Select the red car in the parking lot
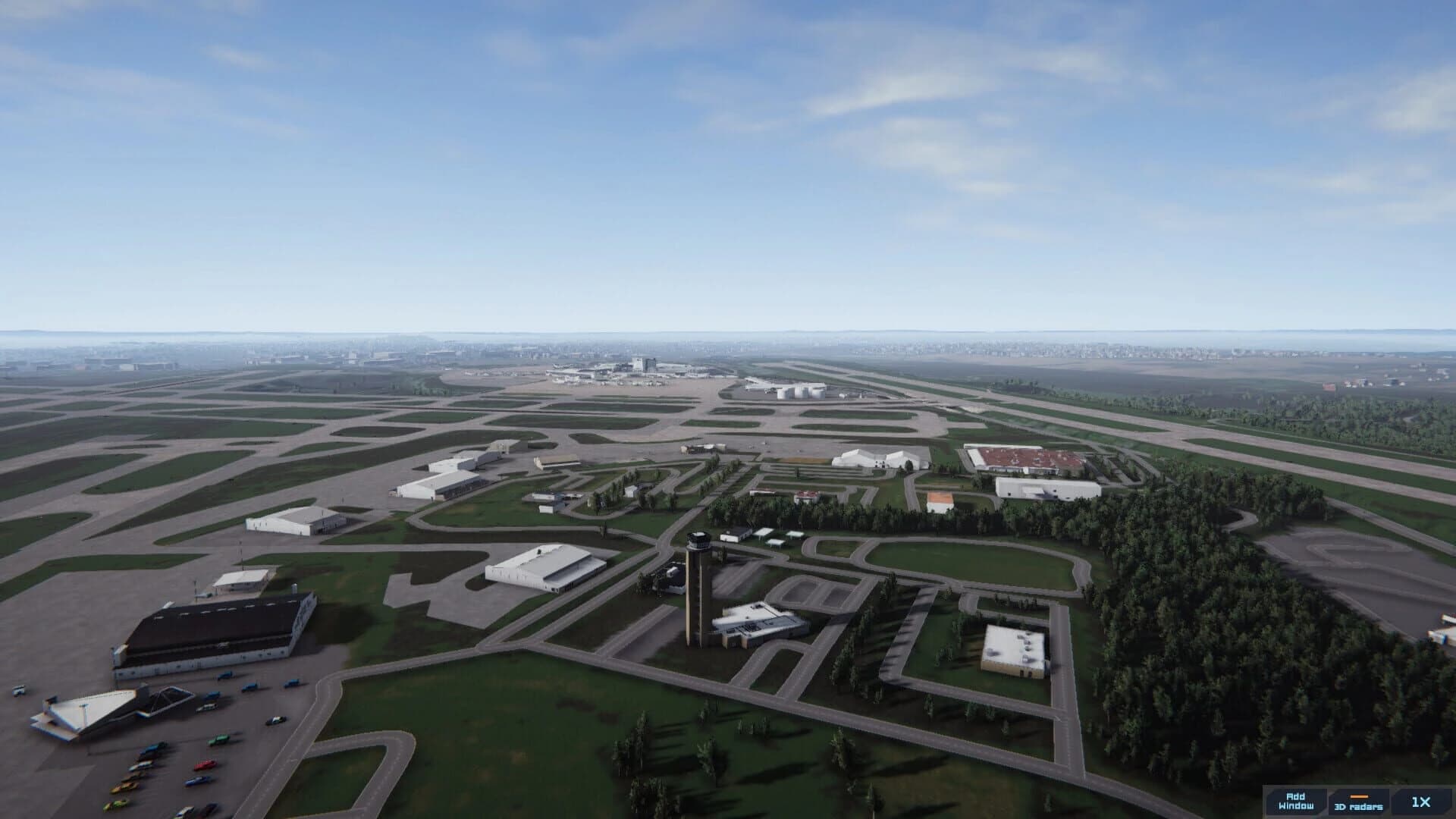 point(205,765)
